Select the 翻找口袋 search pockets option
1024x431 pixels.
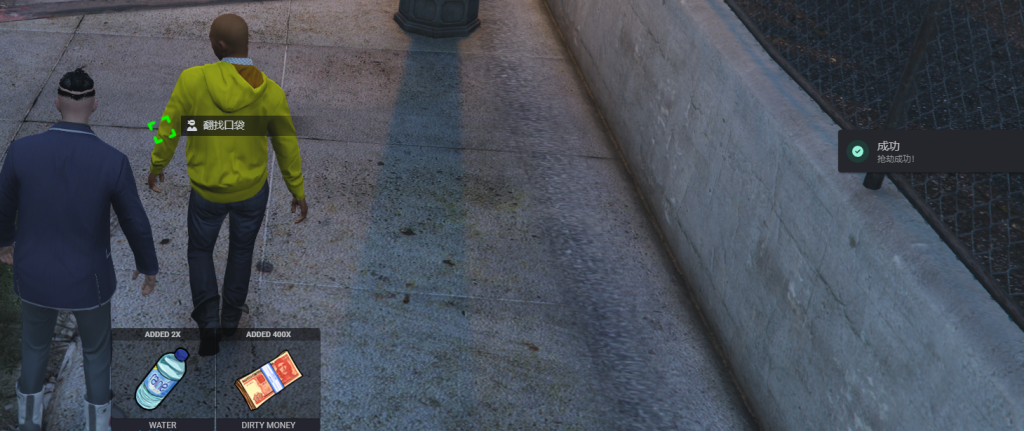[222, 126]
